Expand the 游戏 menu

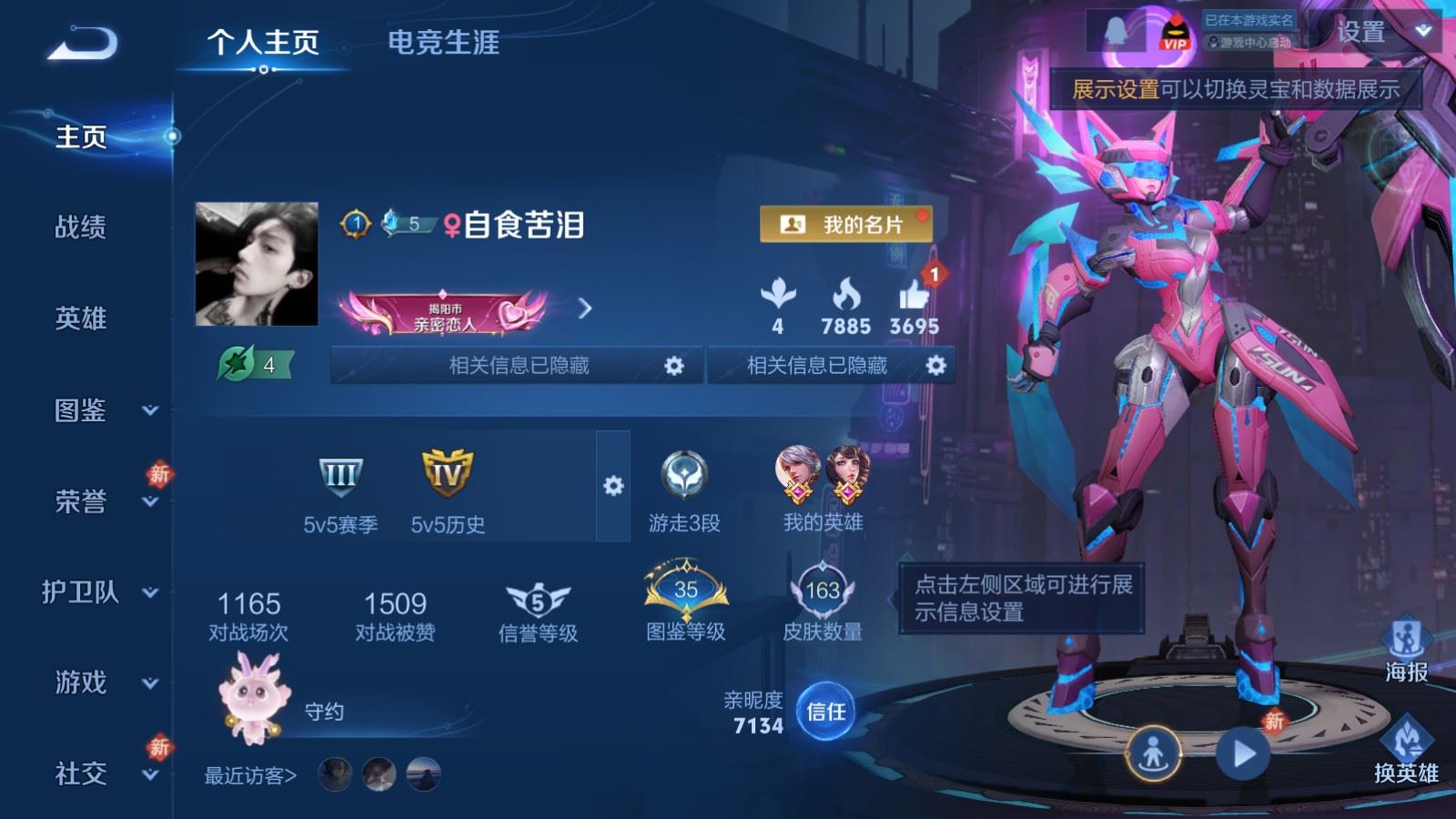(x=100, y=682)
